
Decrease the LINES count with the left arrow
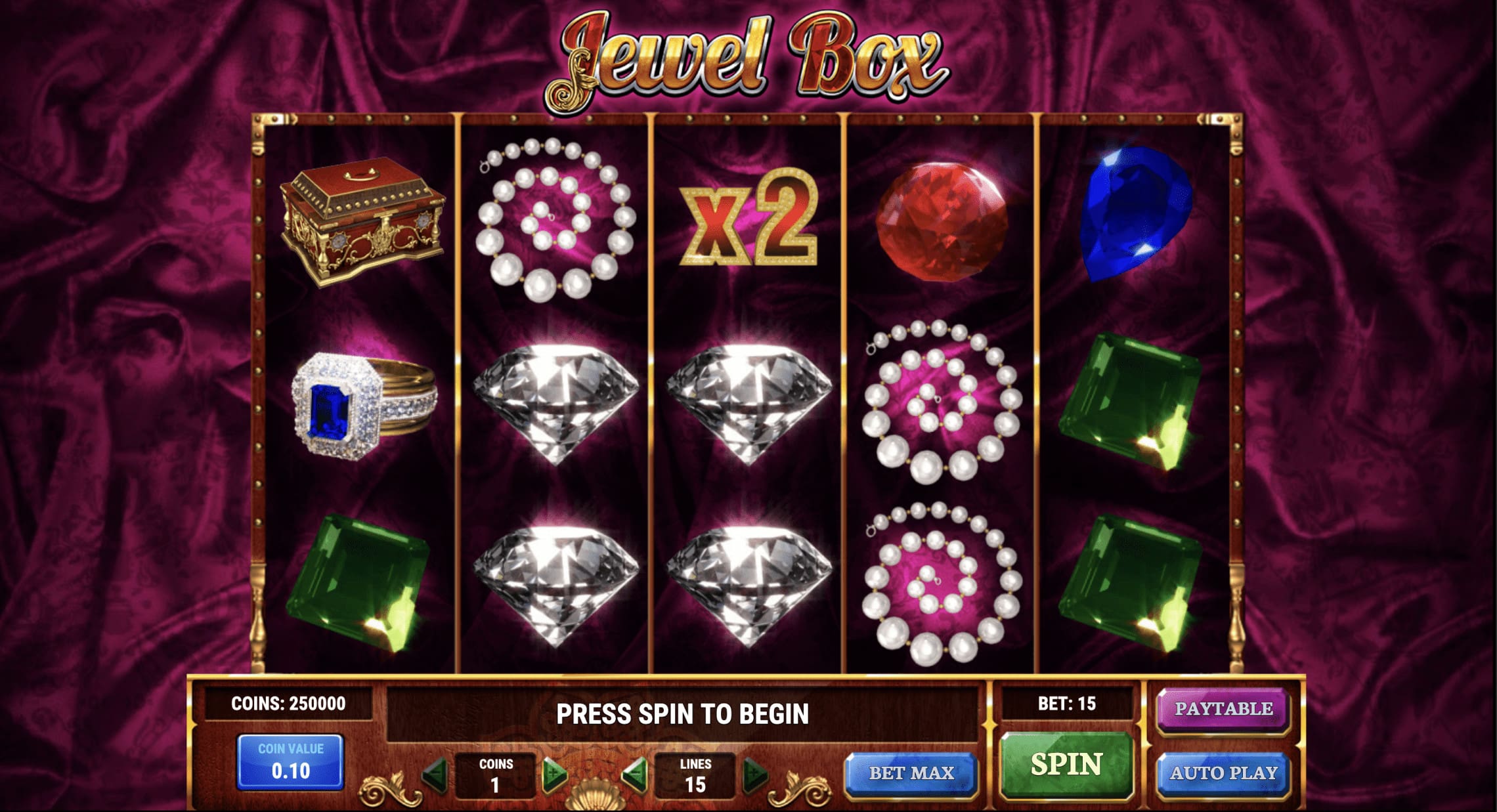(636, 775)
